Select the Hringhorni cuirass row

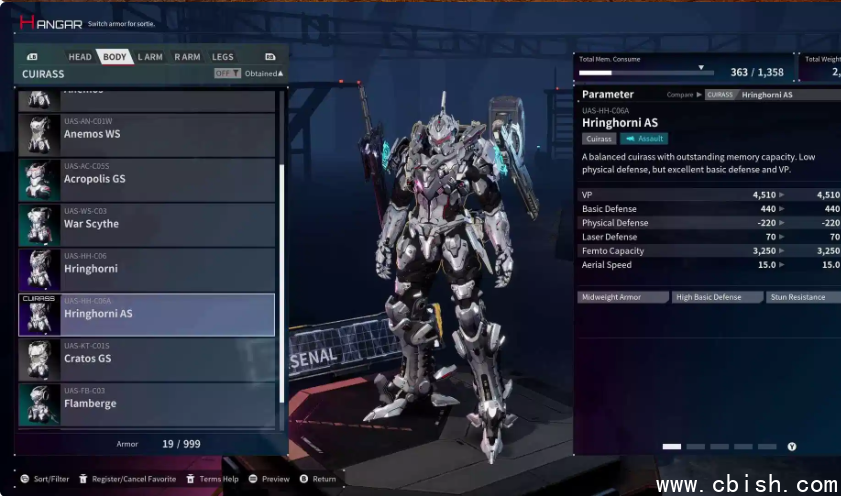tap(147, 269)
